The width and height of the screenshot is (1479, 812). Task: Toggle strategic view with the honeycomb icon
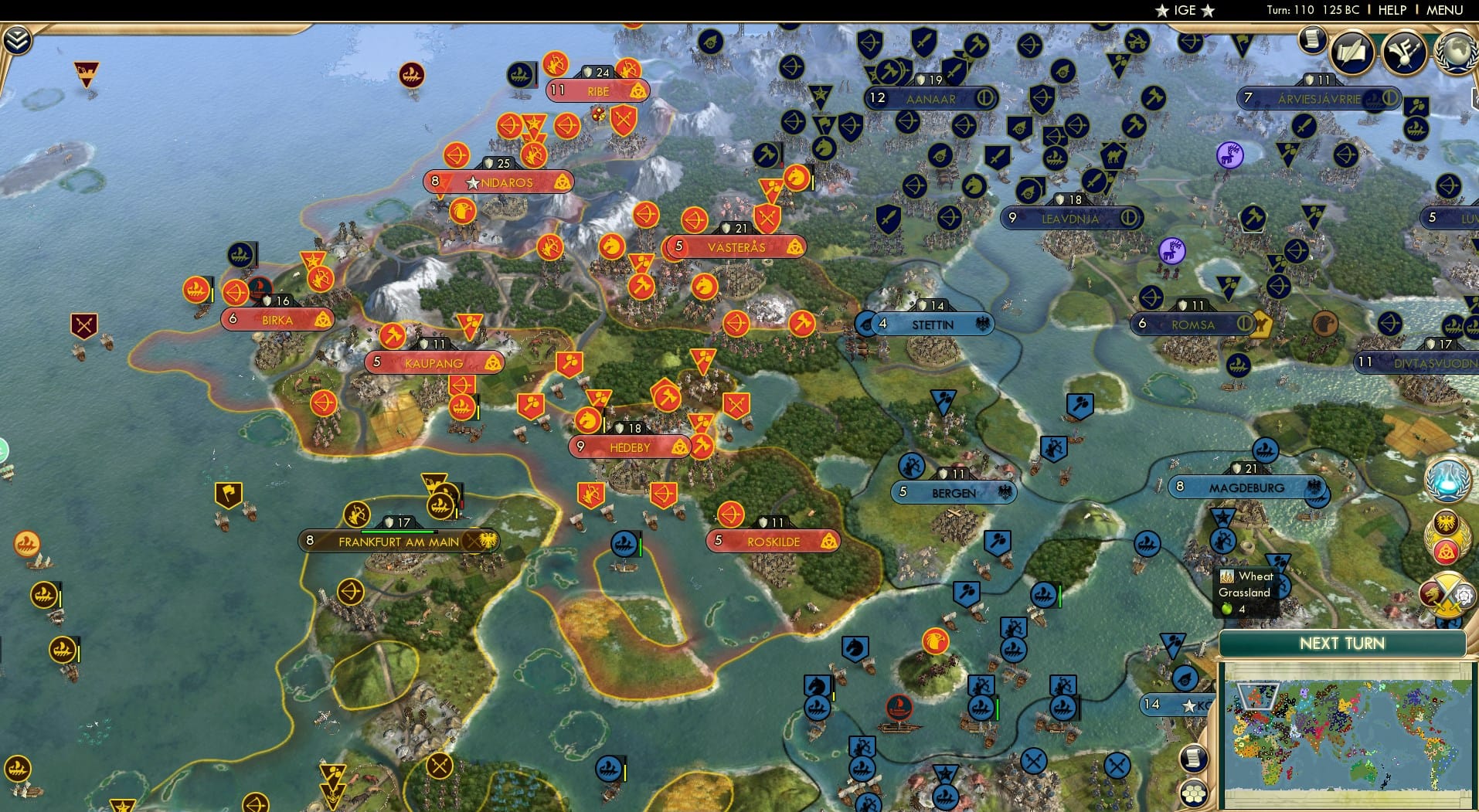pyautogui.click(x=1195, y=791)
